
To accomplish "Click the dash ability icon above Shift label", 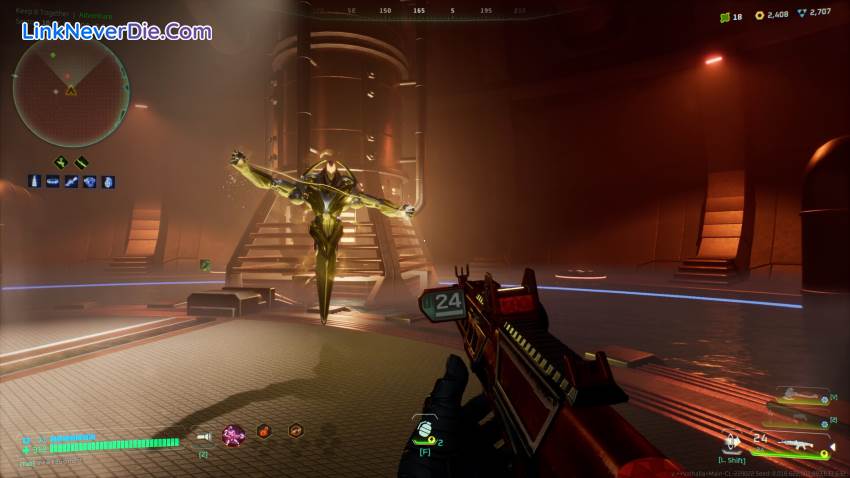I will (731, 440).
